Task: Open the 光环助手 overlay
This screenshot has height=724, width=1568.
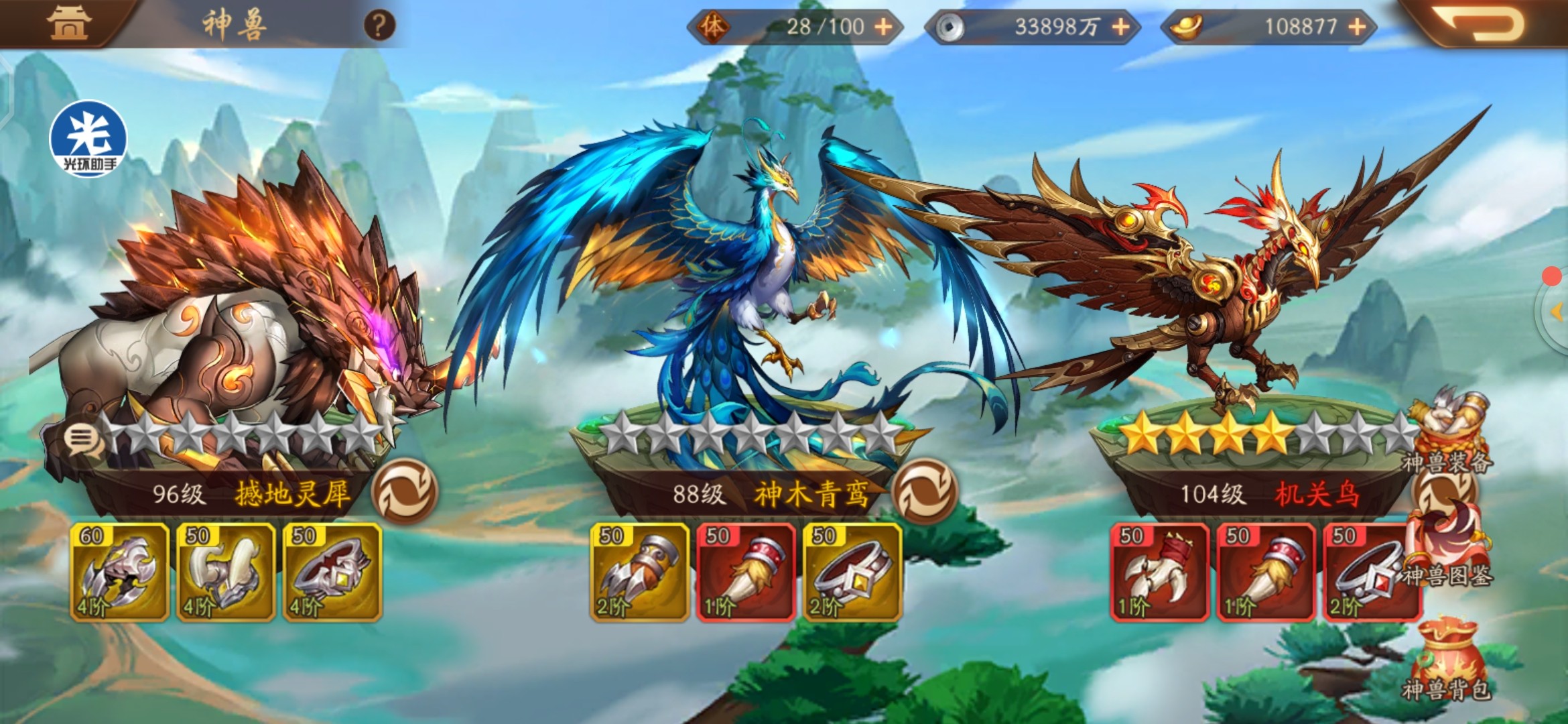Action: tap(88, 139)
